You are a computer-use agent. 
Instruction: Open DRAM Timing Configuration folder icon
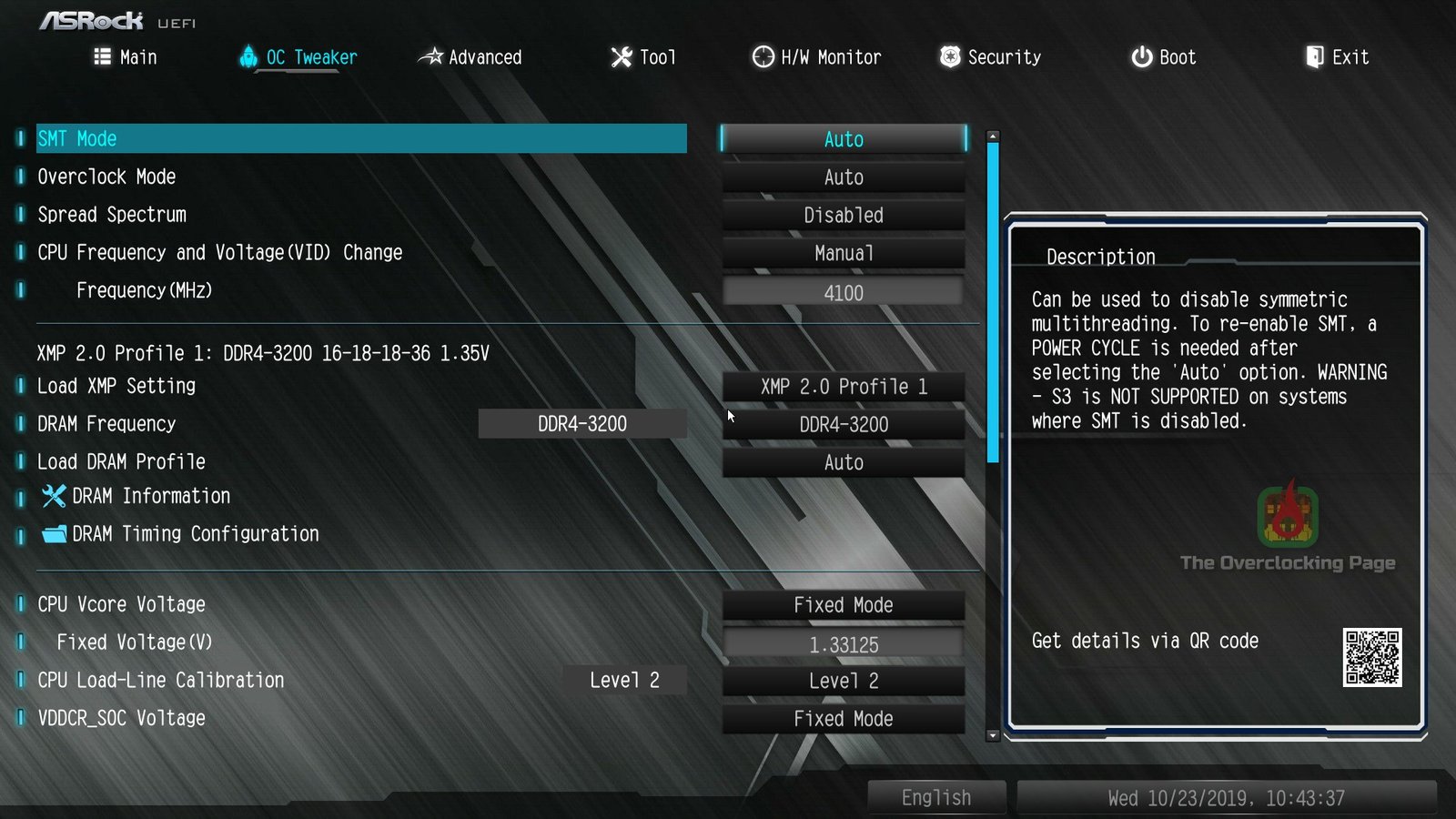click(x=53, y=534)
